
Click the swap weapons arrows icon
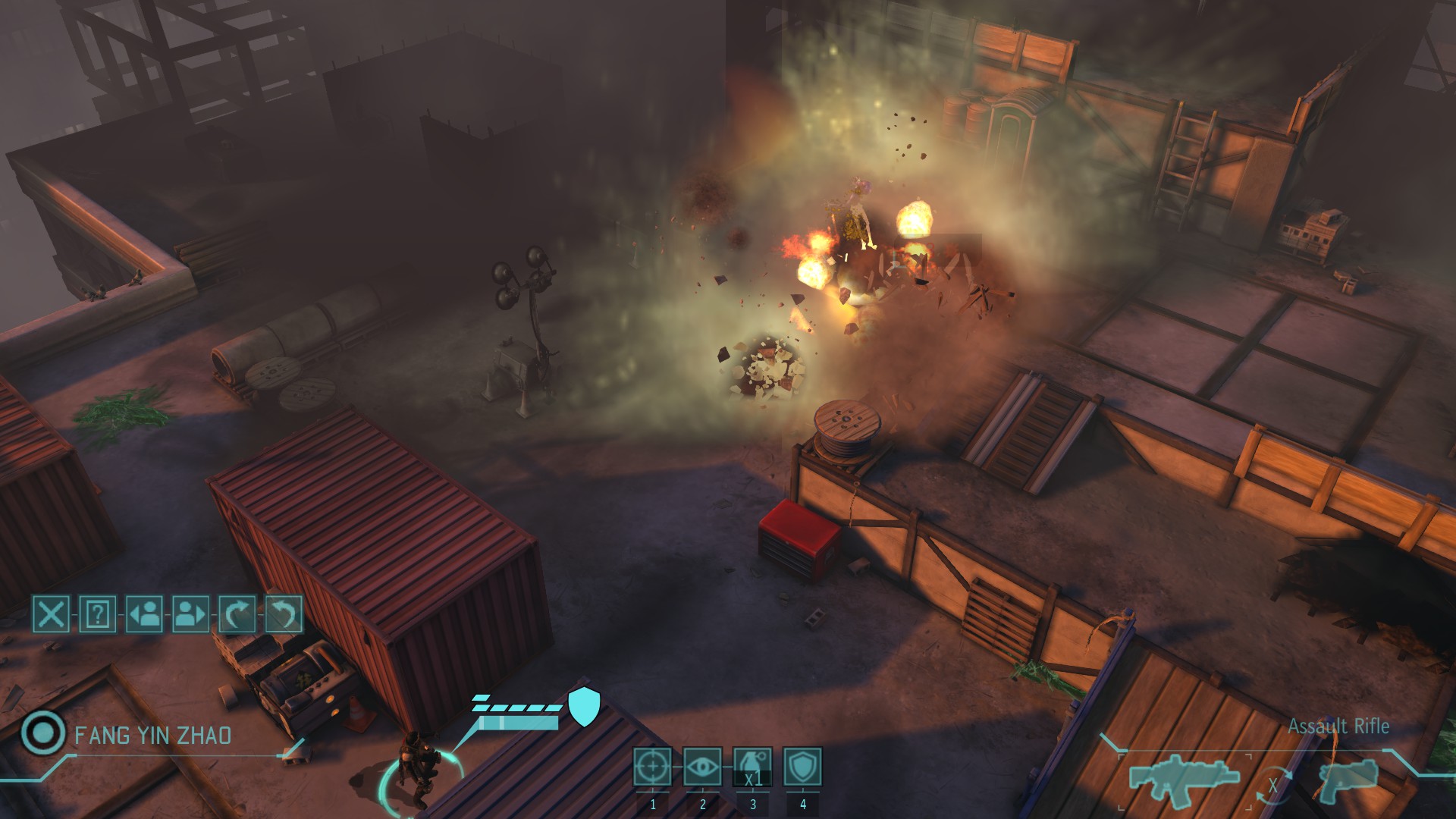tap(1274, 785)
